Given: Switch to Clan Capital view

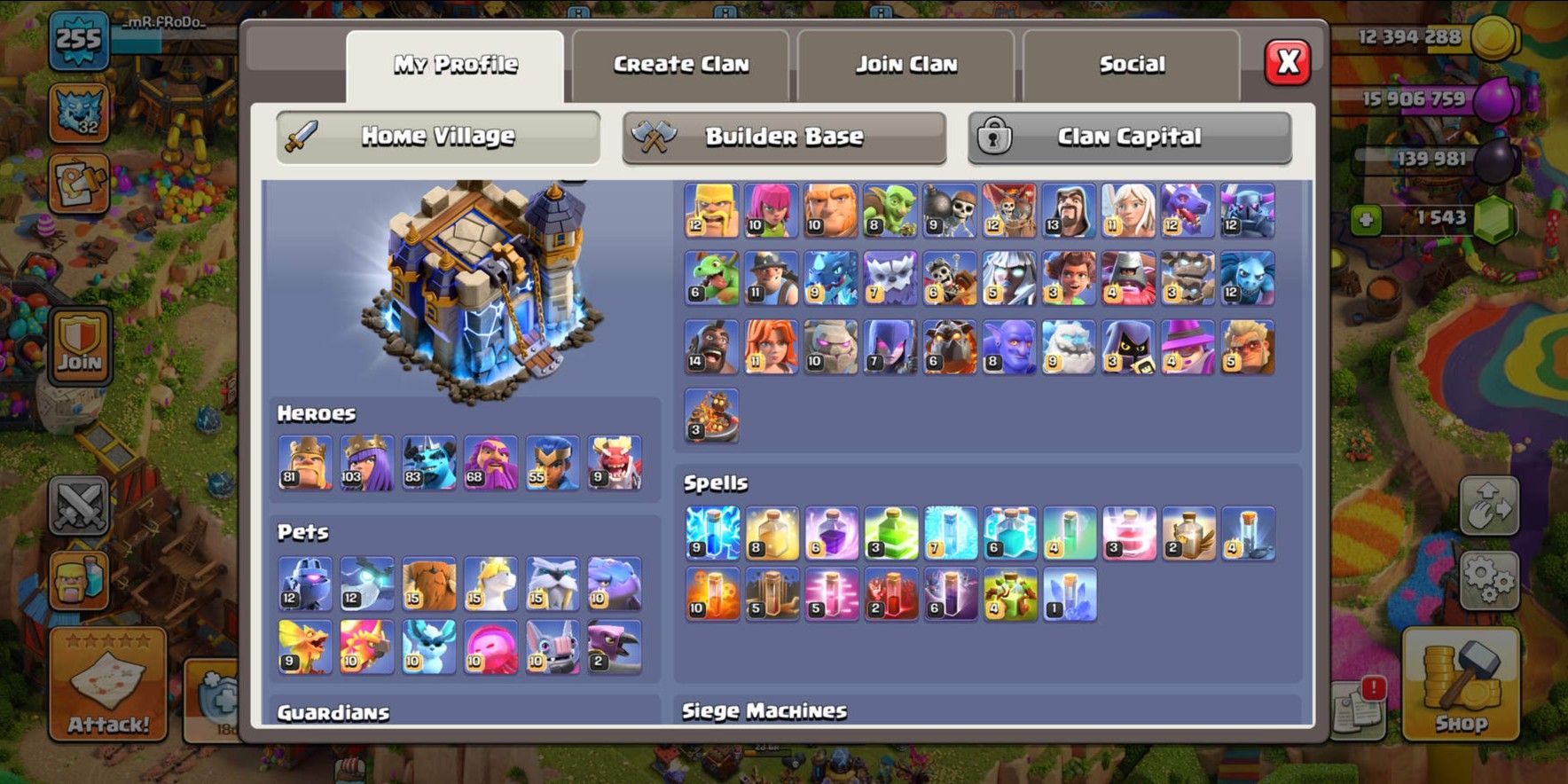Looking at the screenshot, I should tap(1128, 135).
